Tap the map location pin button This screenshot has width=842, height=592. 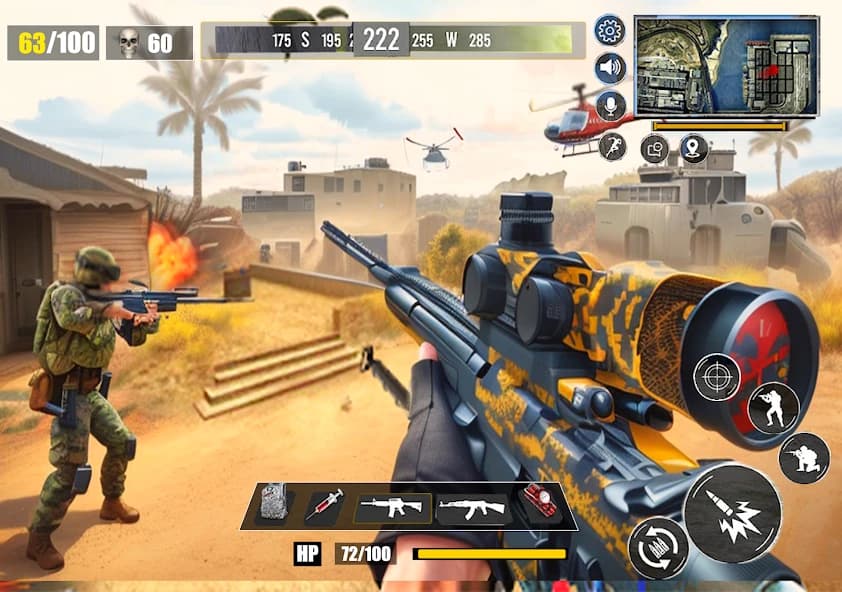tap(693, 149)
